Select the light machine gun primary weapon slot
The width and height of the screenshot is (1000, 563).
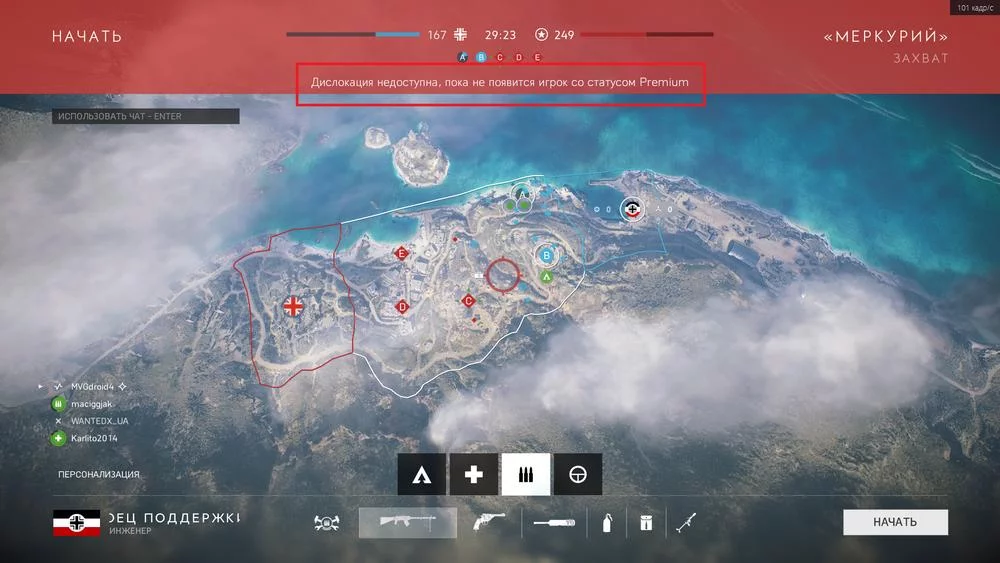408,522
